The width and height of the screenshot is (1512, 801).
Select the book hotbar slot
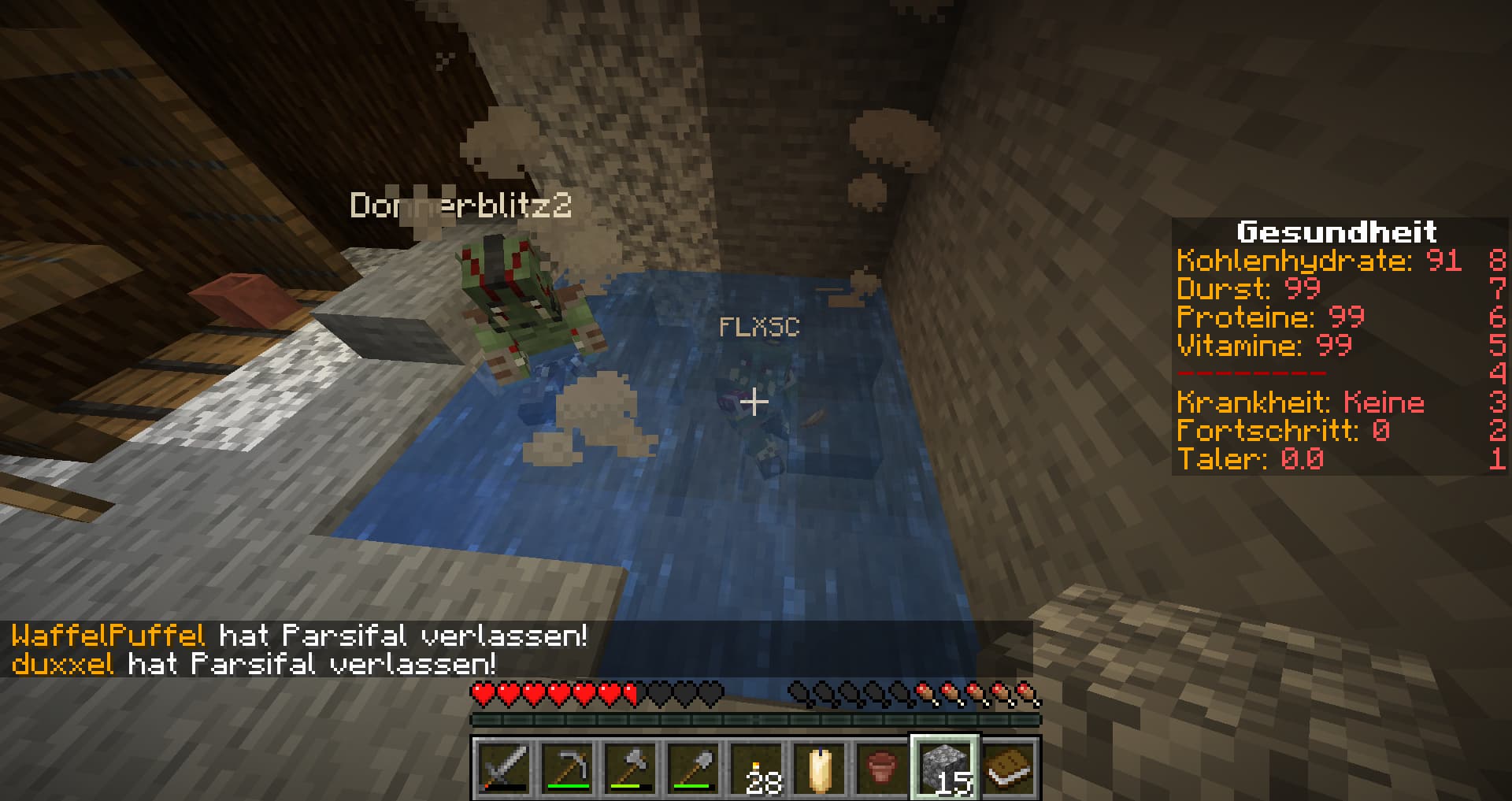pos(1008,767)
